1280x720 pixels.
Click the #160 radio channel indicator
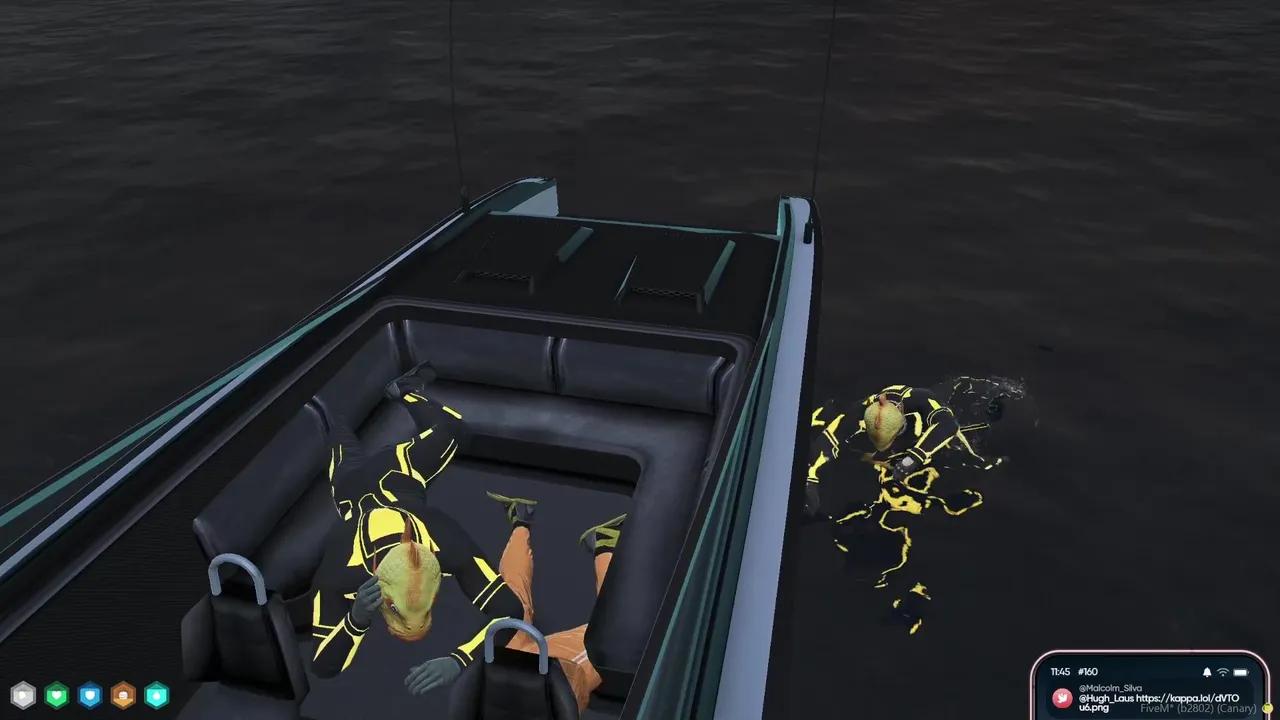tap(1088, 671)
